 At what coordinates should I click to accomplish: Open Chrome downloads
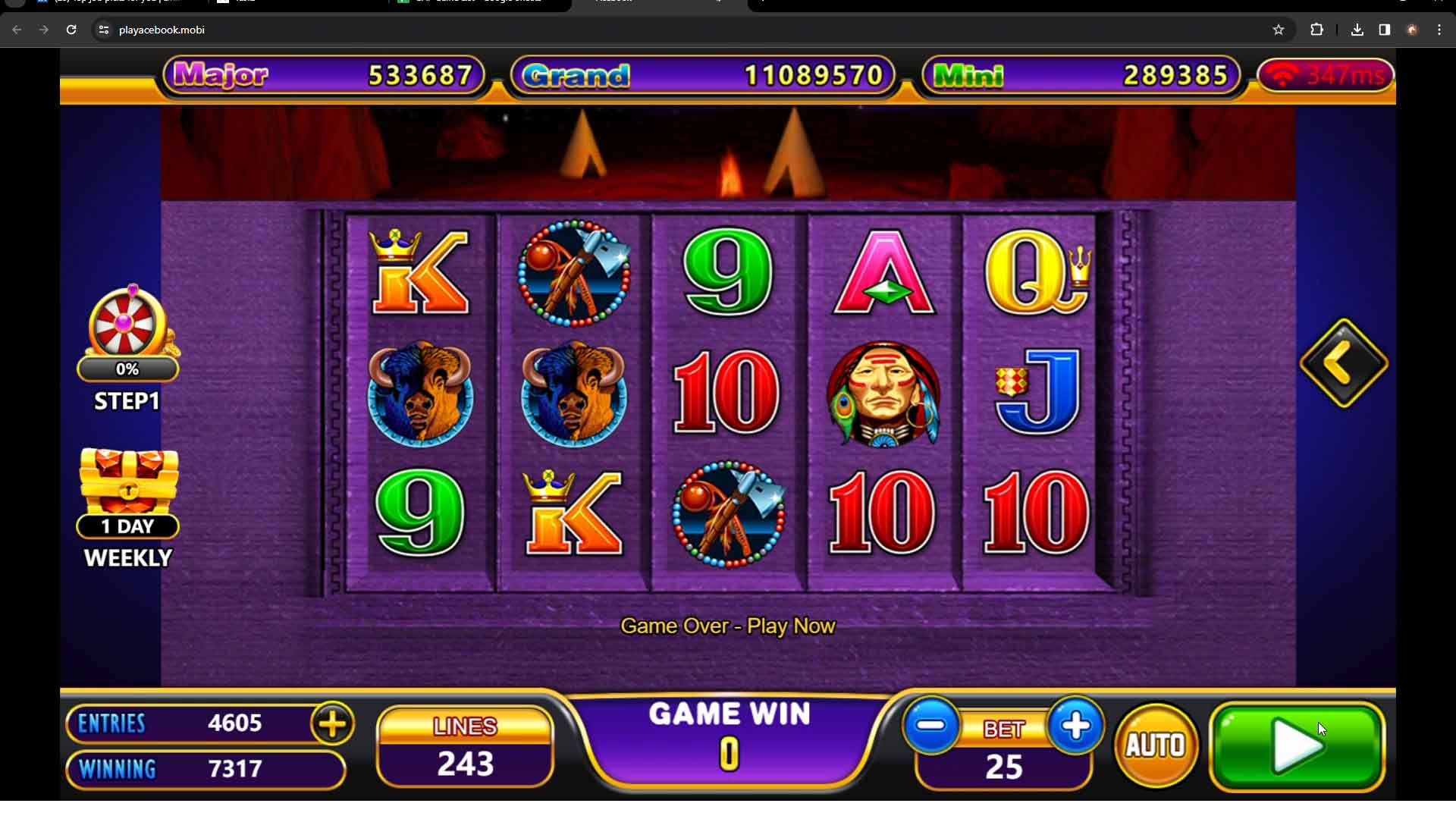[x=1357, y=30]
